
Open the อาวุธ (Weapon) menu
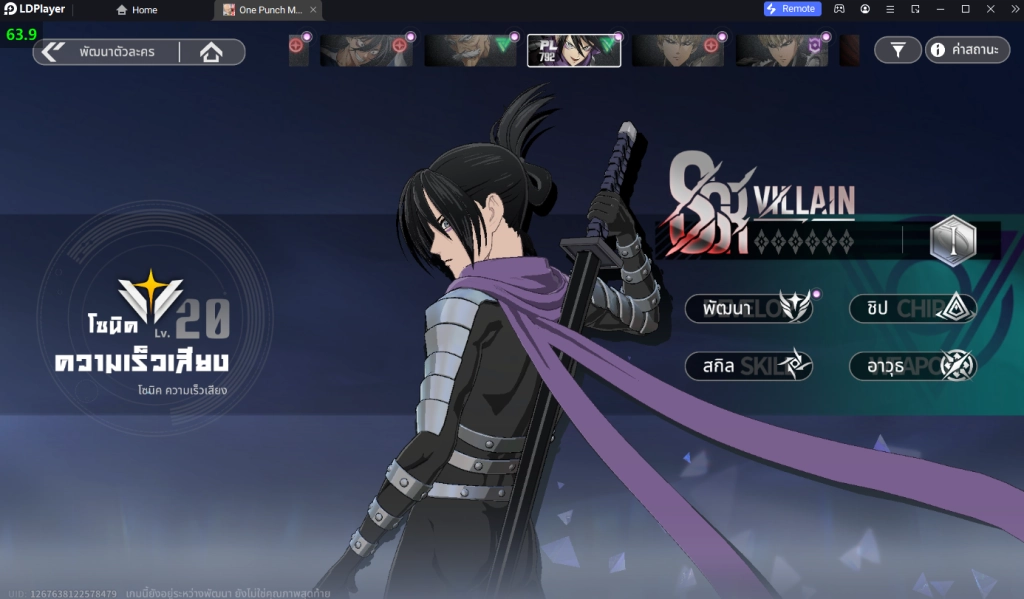coord(912,366)
